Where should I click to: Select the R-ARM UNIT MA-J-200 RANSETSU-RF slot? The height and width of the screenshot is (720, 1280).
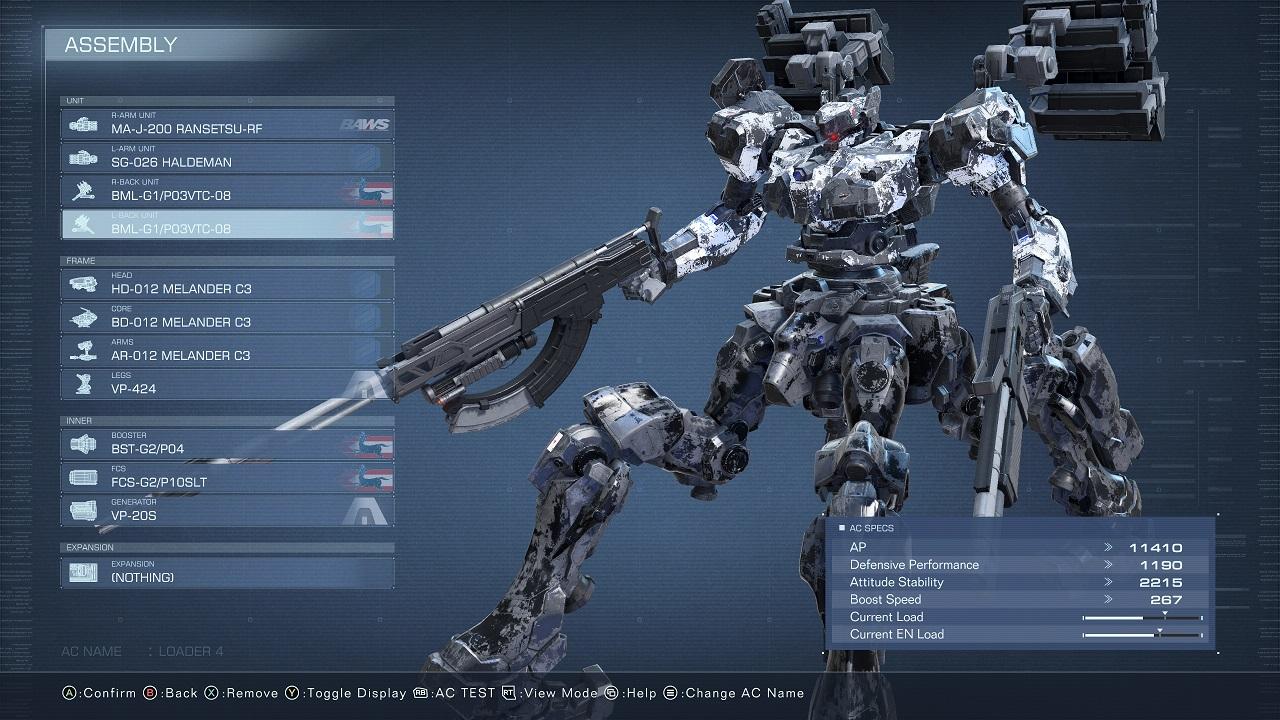coord(228,124)
